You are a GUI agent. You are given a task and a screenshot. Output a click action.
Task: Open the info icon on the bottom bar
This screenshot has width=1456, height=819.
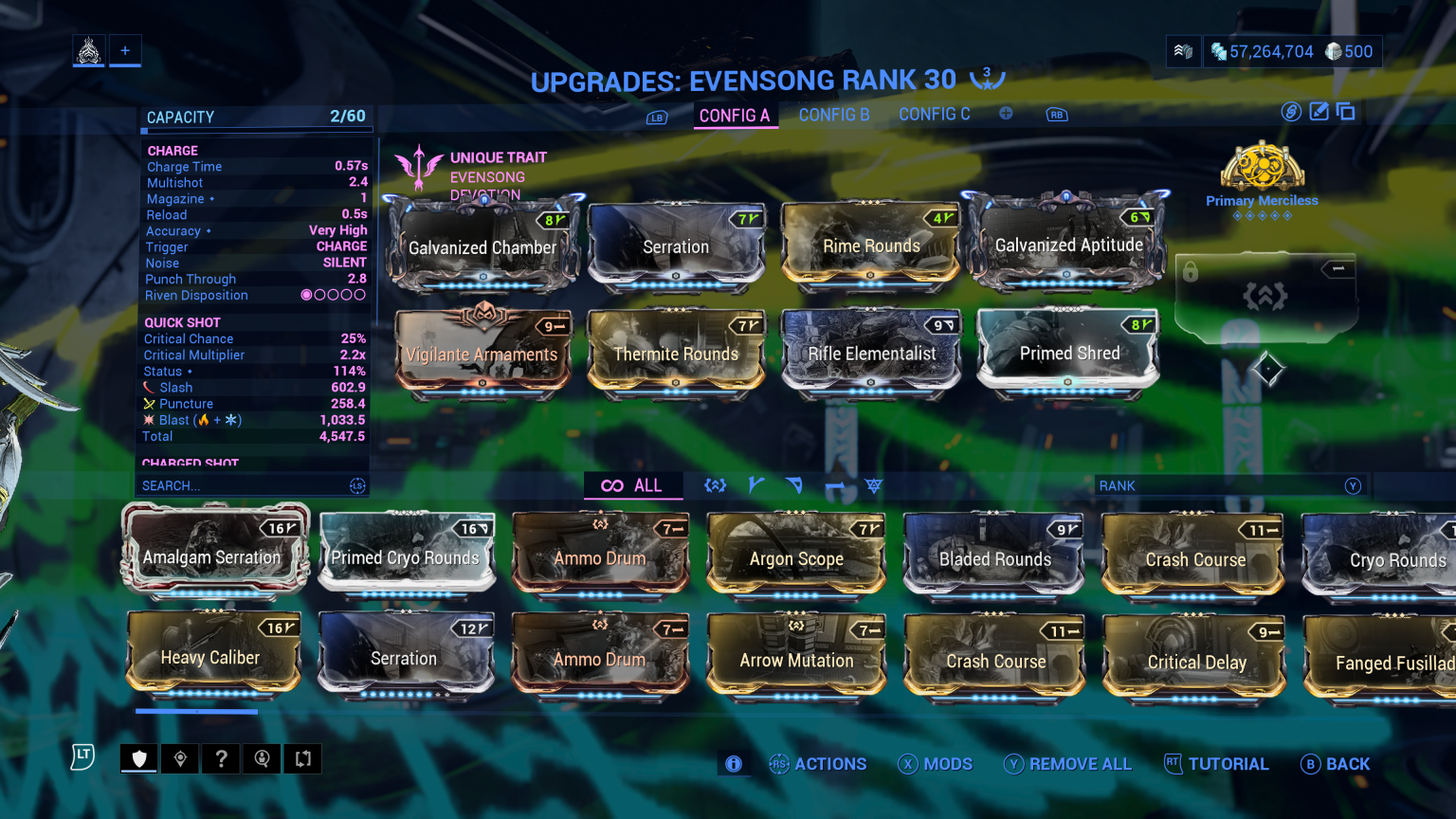(x=733, y=763)
